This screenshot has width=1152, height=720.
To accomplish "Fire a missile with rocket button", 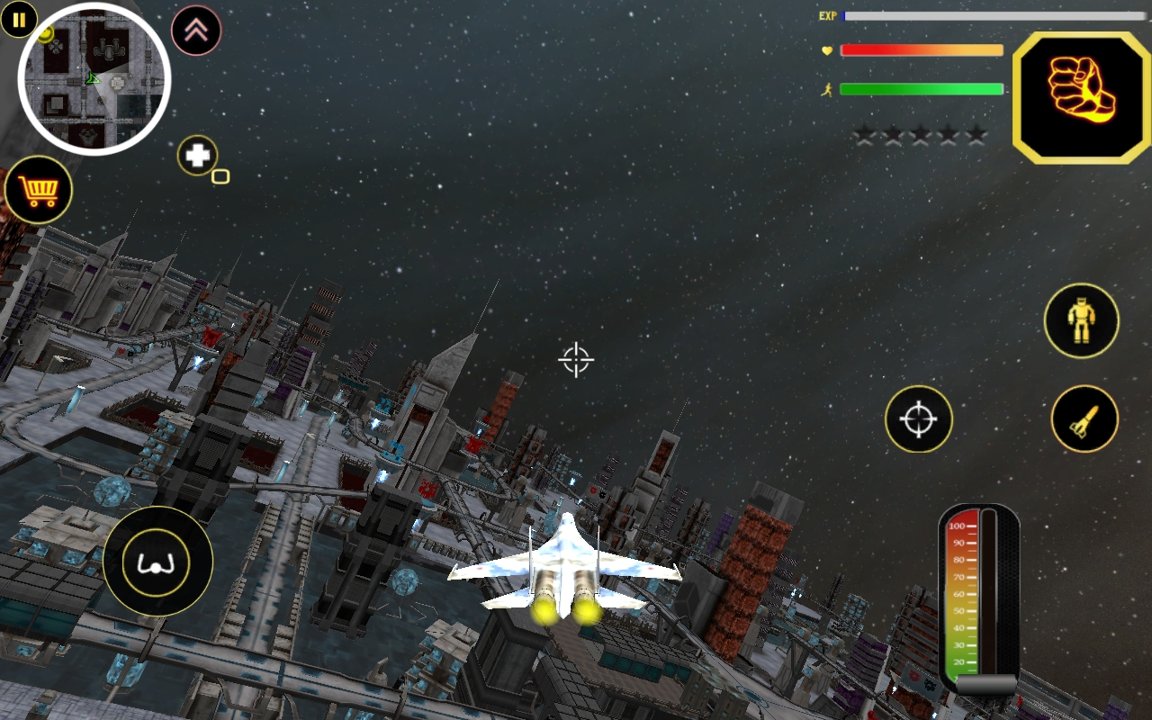I will point(1084,419).
